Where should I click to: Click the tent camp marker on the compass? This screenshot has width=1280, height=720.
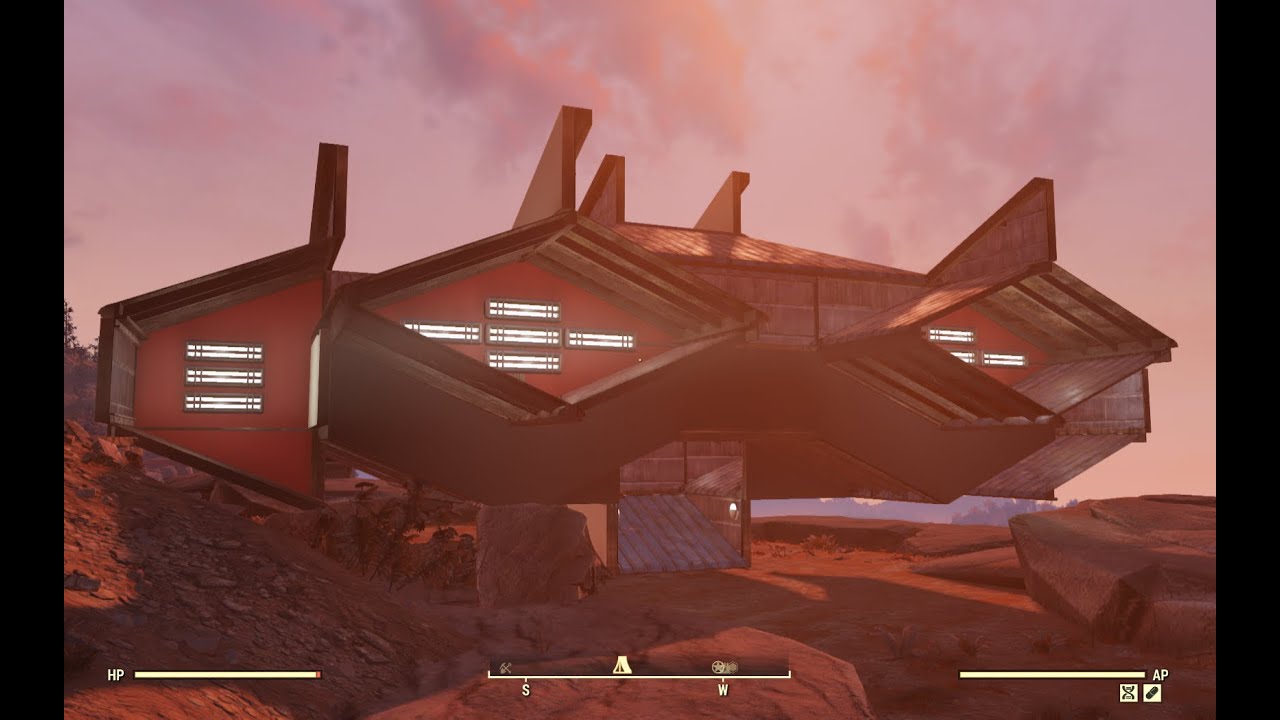coord(621,665)
